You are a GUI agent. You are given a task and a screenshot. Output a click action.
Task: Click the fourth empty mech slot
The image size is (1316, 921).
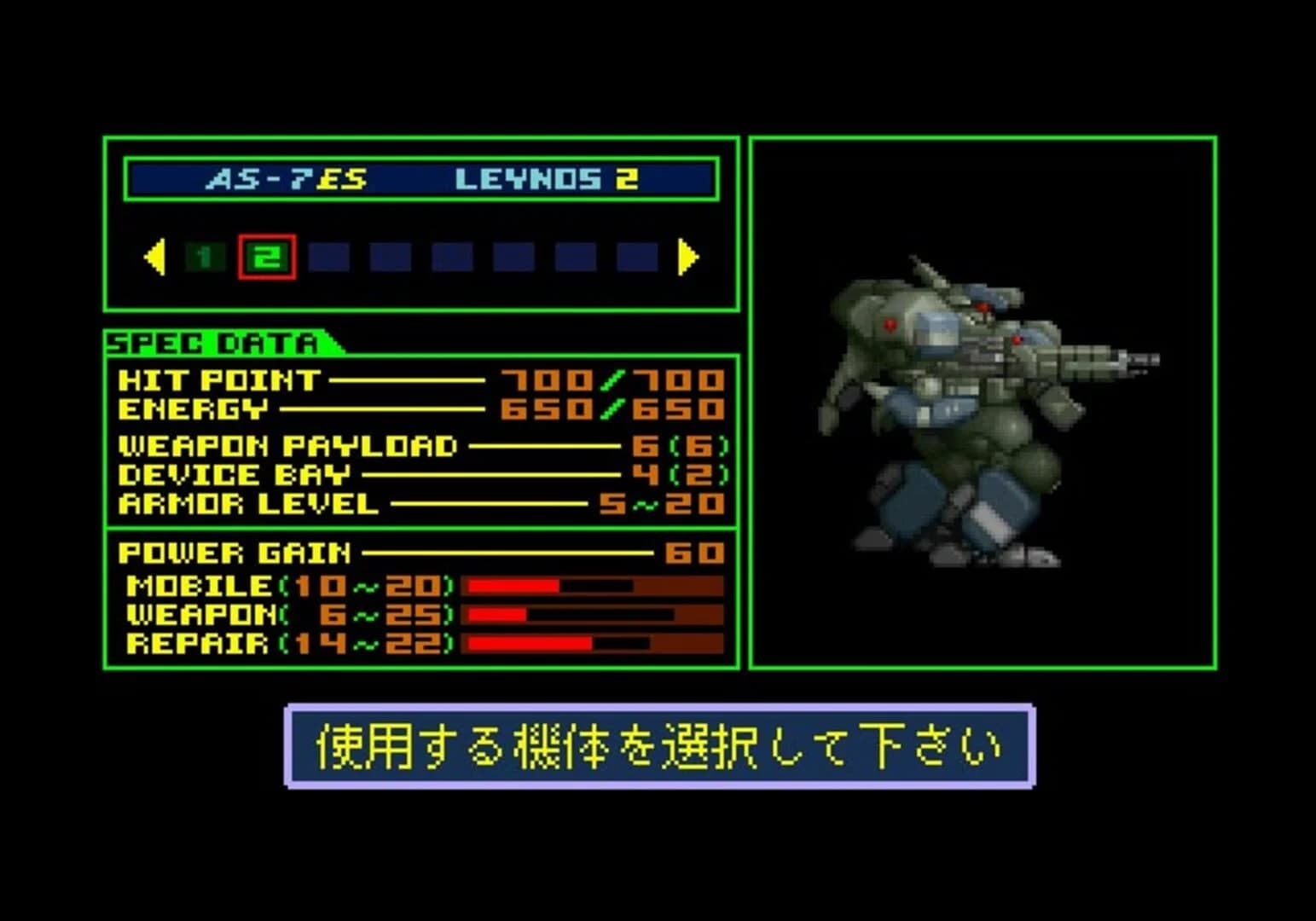pyautogui.click(x=390, y=255)
